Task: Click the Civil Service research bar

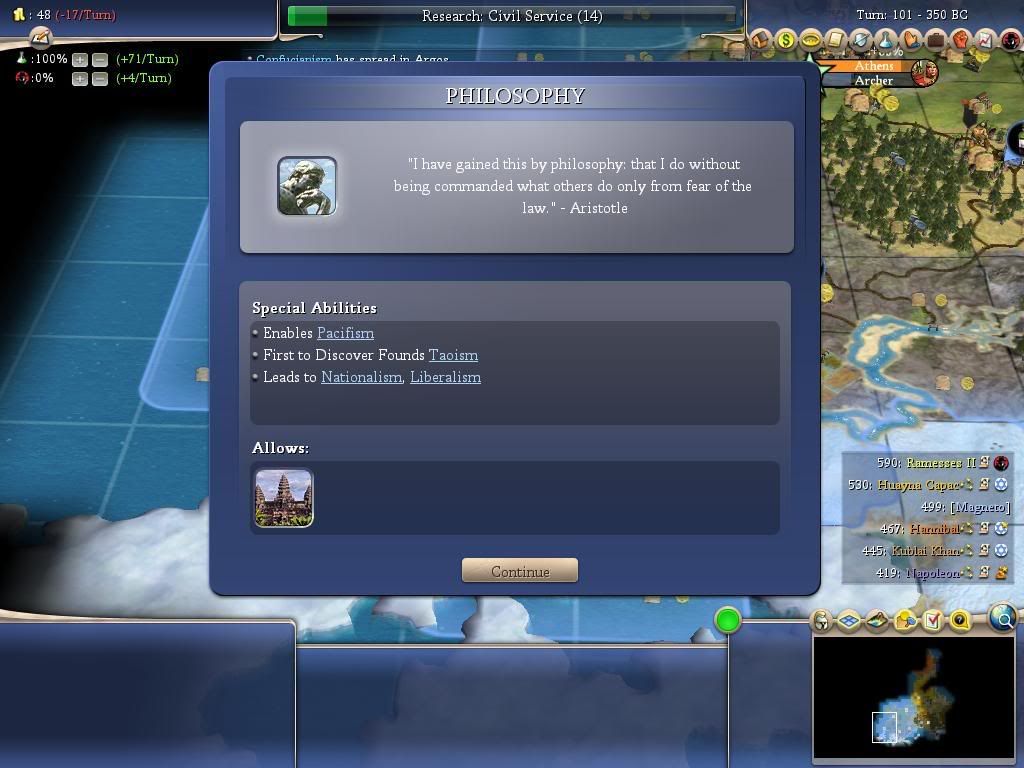Action: tap(512, 16)
